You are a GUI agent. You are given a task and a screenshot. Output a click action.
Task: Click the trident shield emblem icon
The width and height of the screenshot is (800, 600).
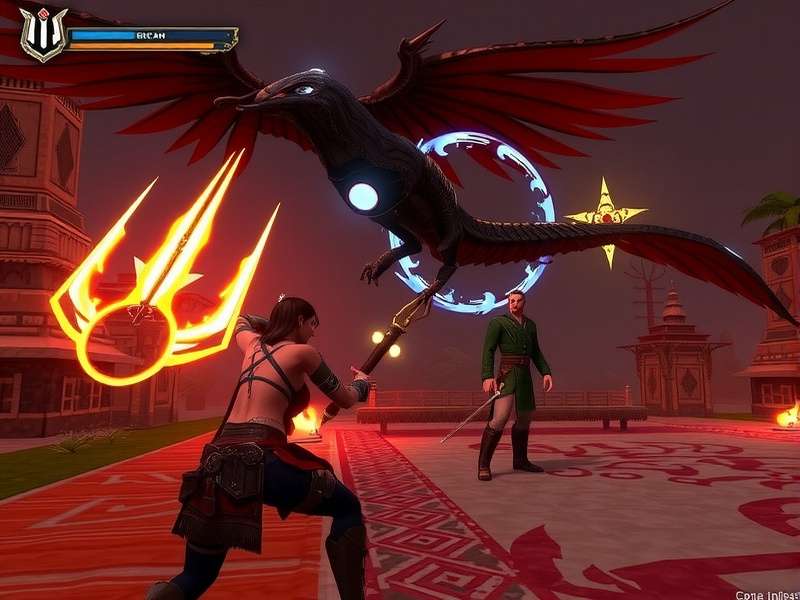click(x=43, y=33)
